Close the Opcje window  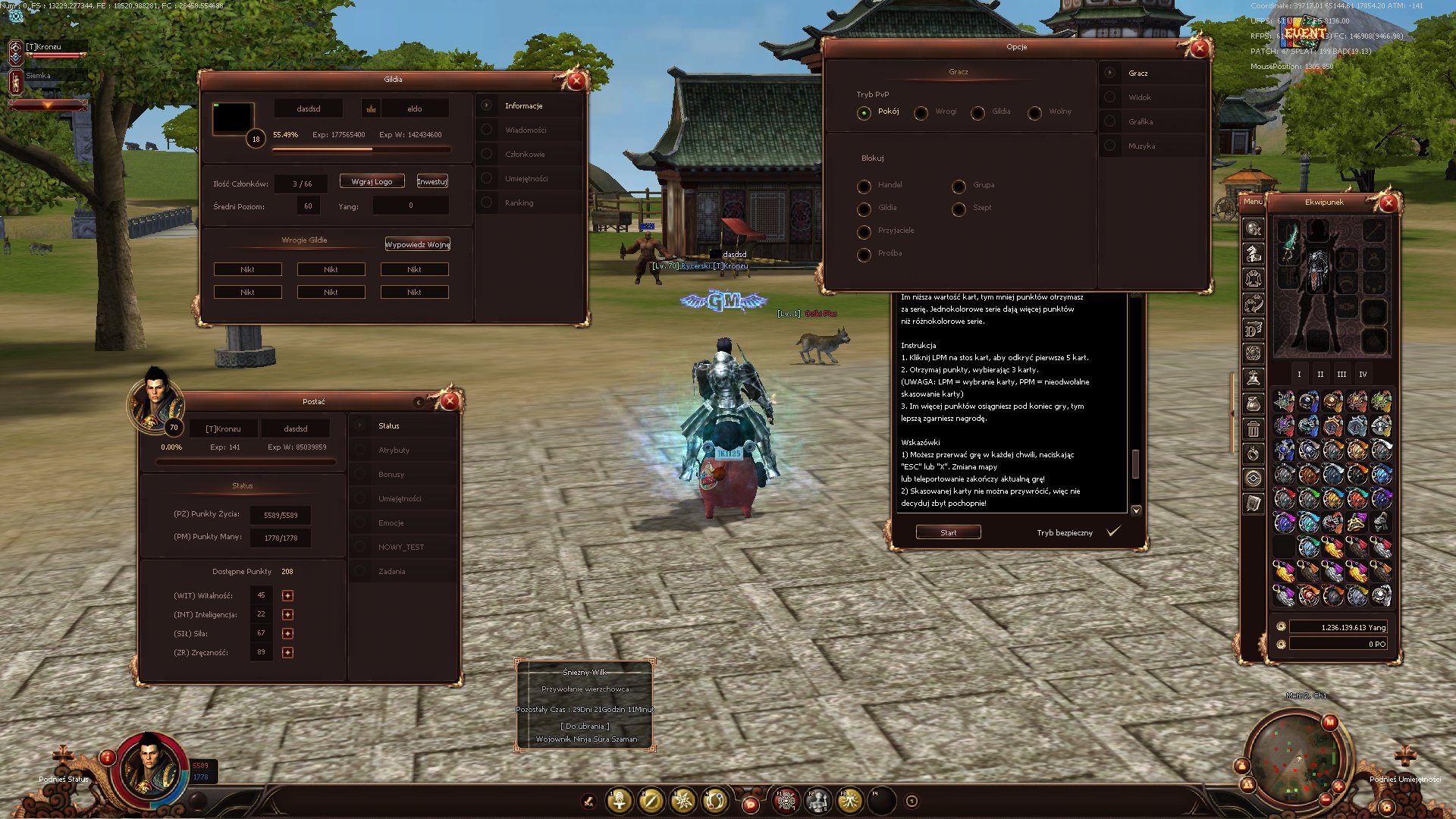(1199, 49)
